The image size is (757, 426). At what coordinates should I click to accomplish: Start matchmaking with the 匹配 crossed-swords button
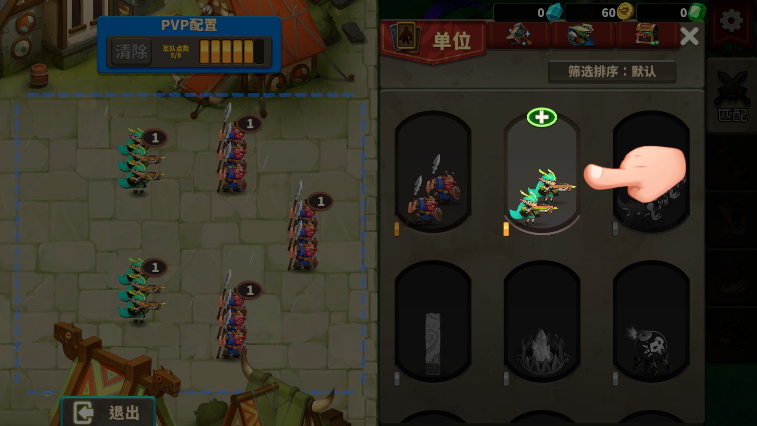(x=733, y=100)
